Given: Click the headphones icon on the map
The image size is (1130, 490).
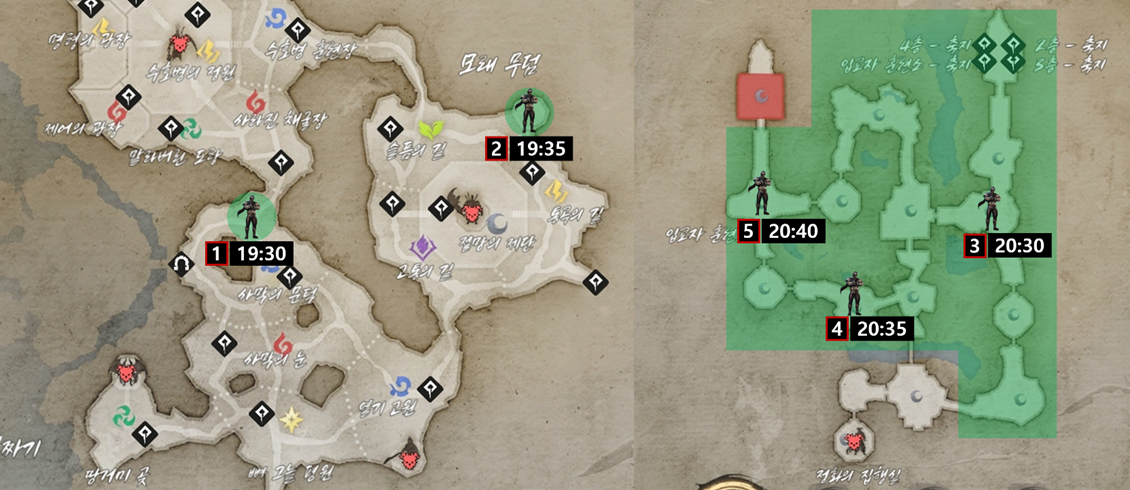Looking at the screenshot, I should pyautogui.click(x=182, y=265).
